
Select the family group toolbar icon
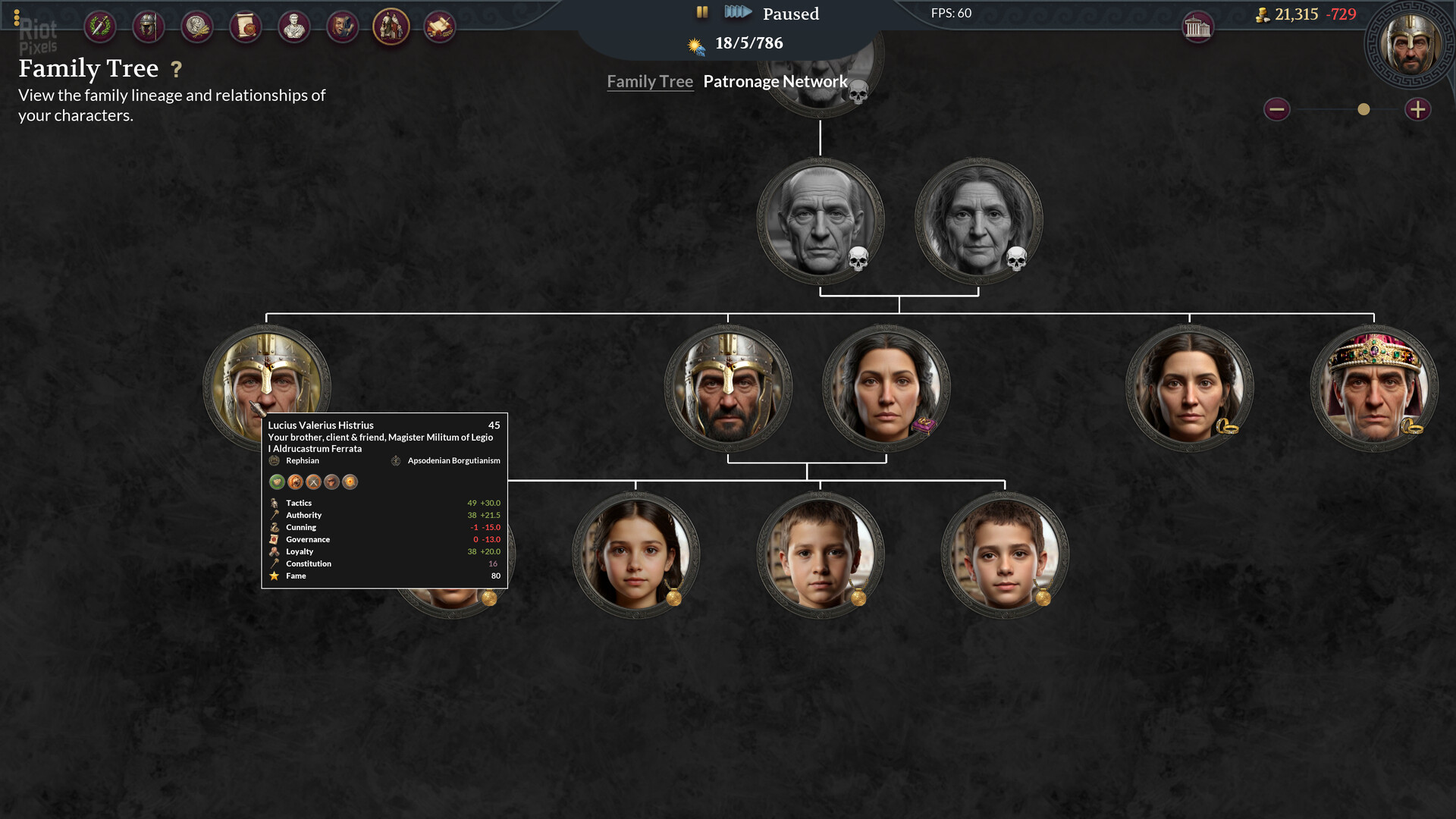391,27
